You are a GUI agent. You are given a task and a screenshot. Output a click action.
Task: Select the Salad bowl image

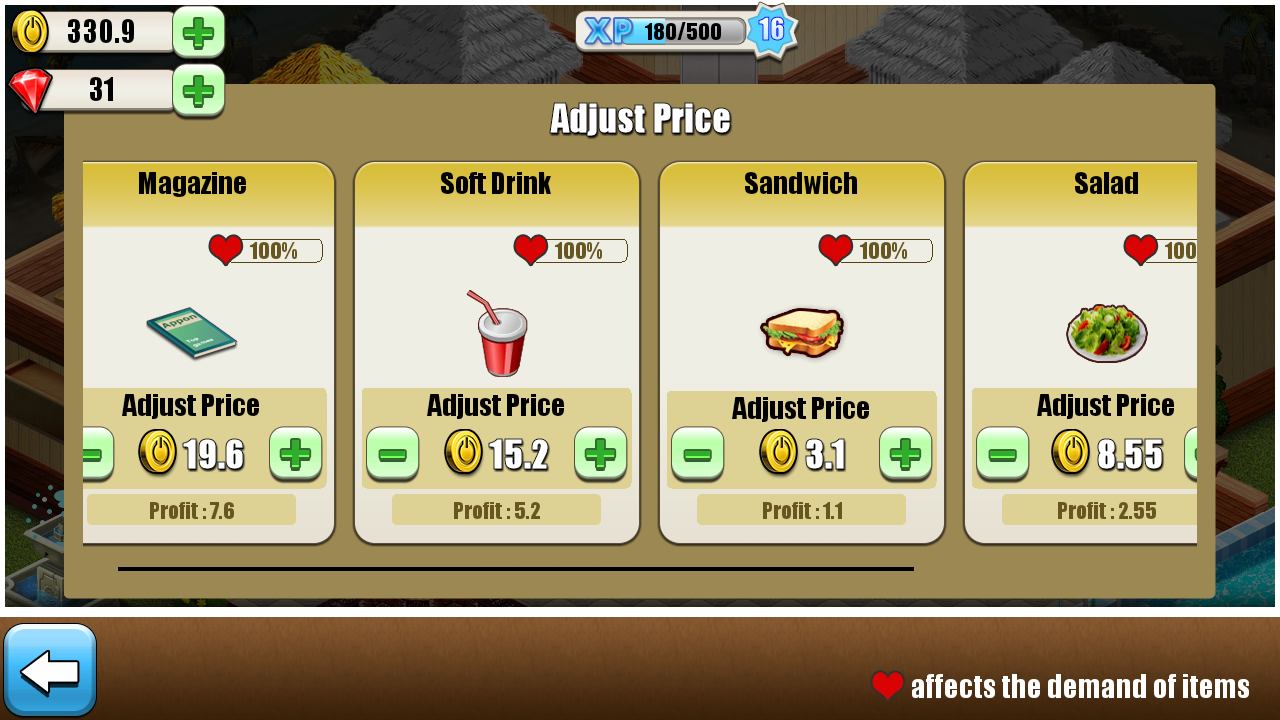pyautogui.click(x=1106, y=332)
